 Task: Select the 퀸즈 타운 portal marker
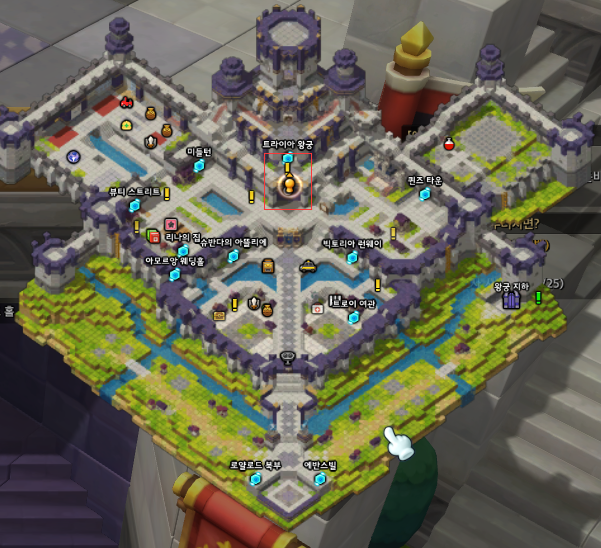point(425,194)
